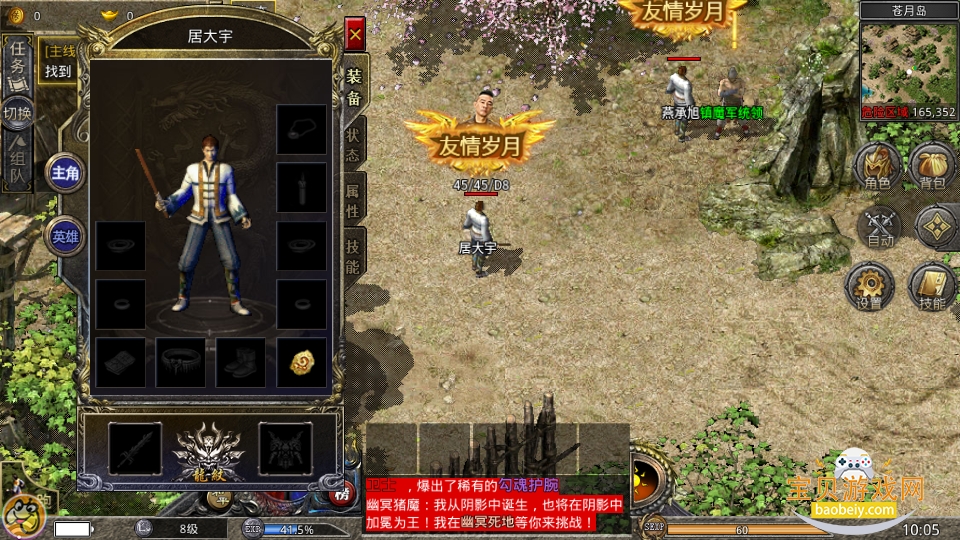Select the golden item equipment slot
The image size is (960, 540).
click(301, 362)
